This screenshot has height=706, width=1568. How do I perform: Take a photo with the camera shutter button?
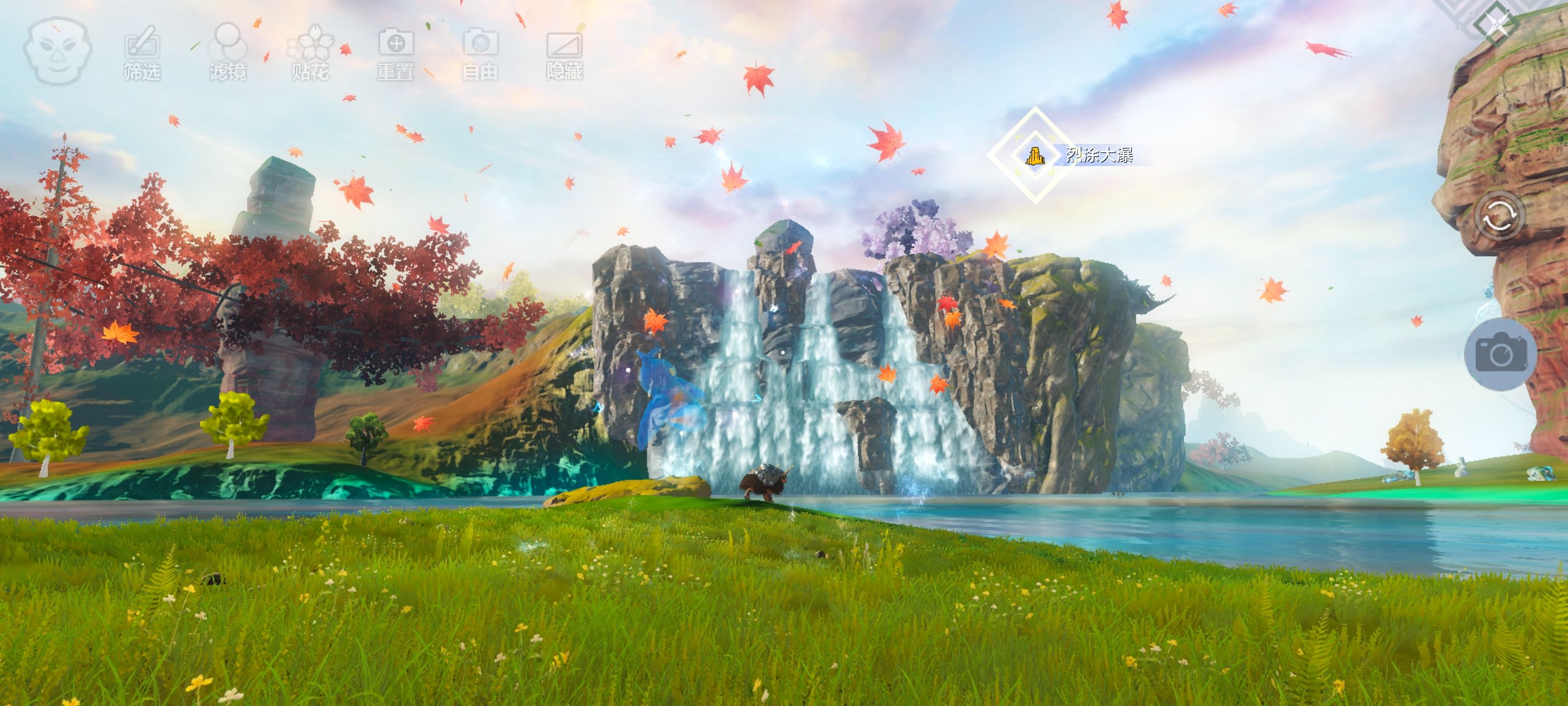pyautogui.click(x=1500, y=354)
